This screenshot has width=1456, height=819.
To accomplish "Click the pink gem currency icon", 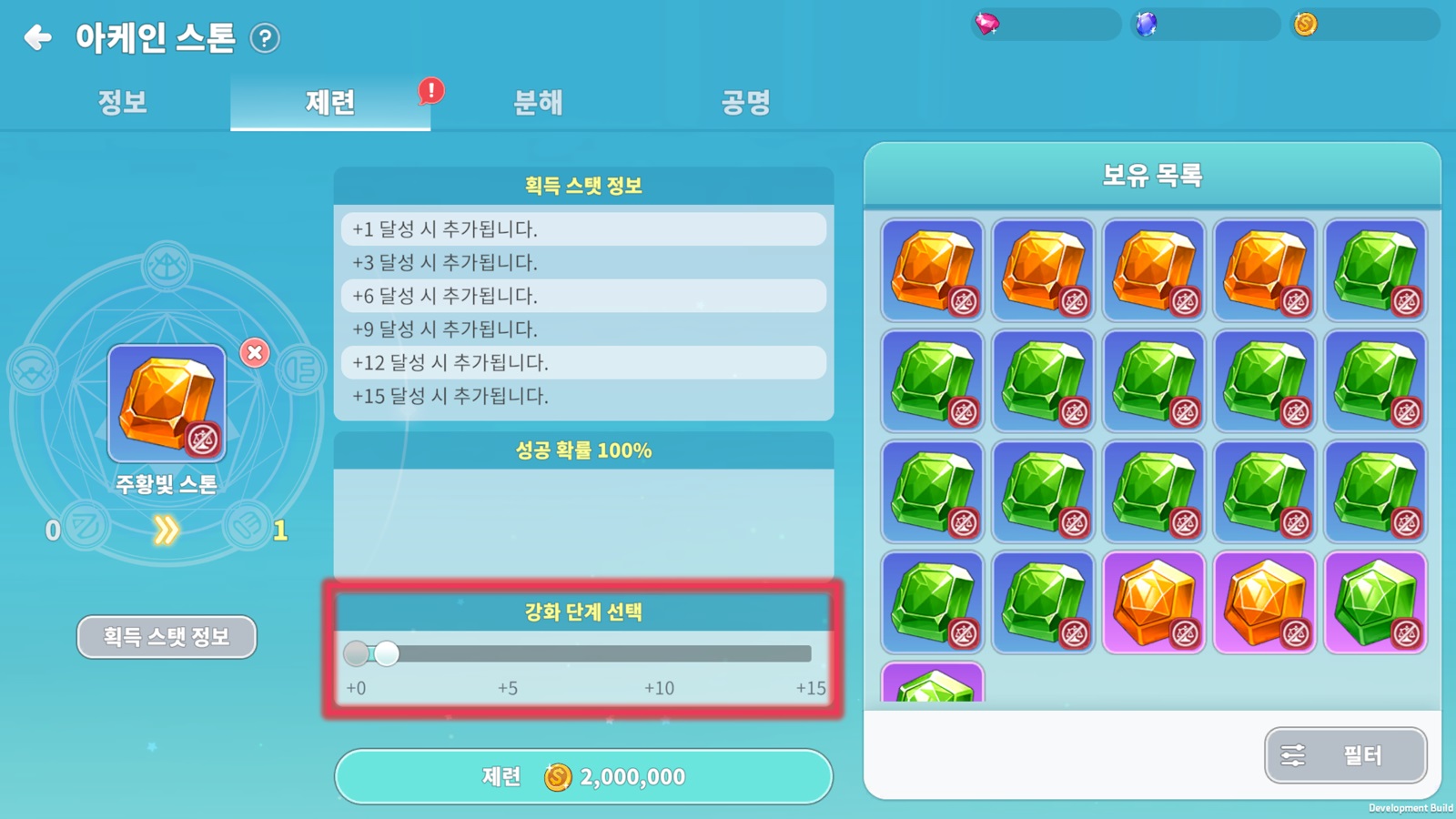I will 987,24.
